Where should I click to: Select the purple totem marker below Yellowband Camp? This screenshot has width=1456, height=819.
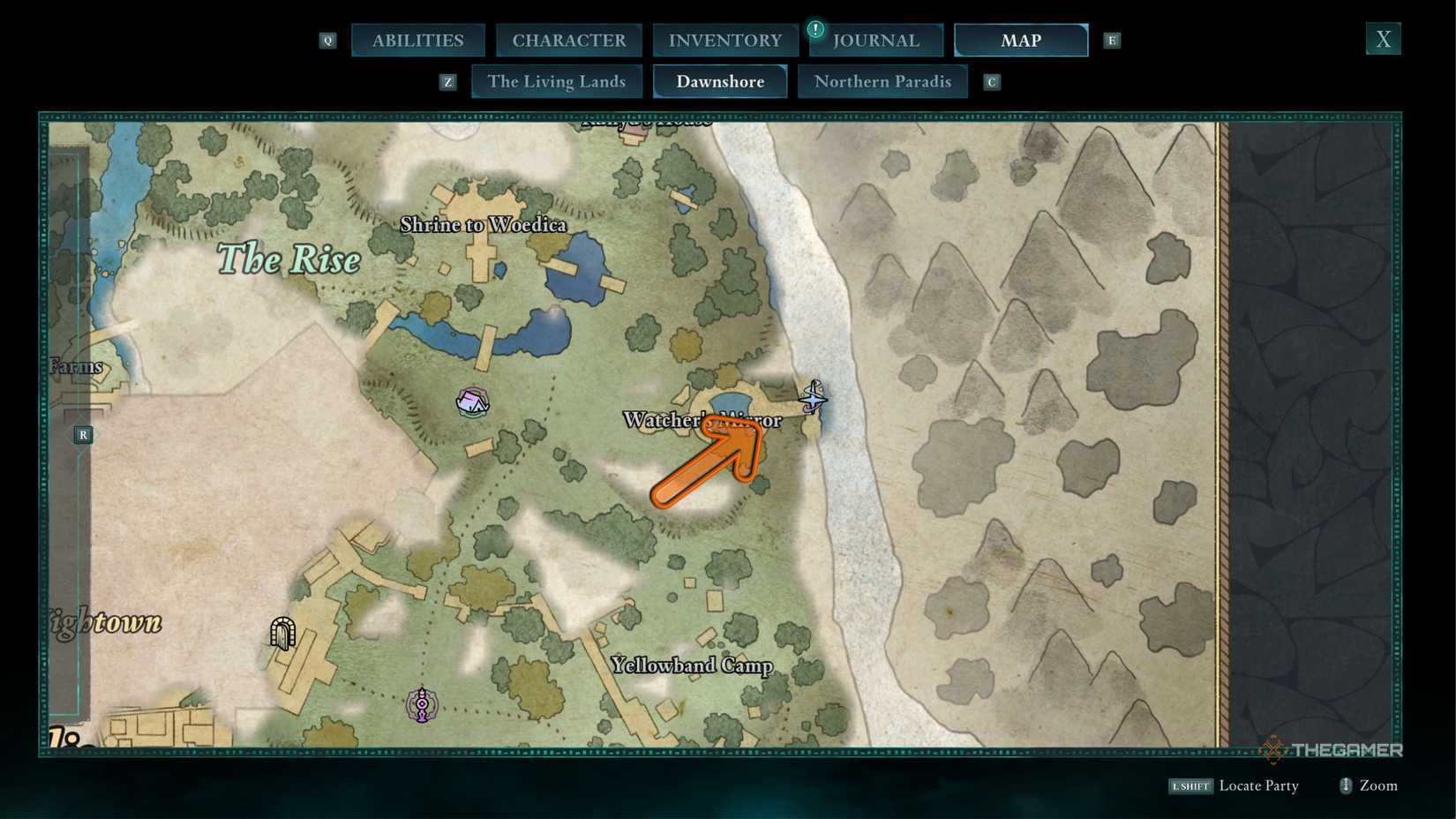pos(421,703)
